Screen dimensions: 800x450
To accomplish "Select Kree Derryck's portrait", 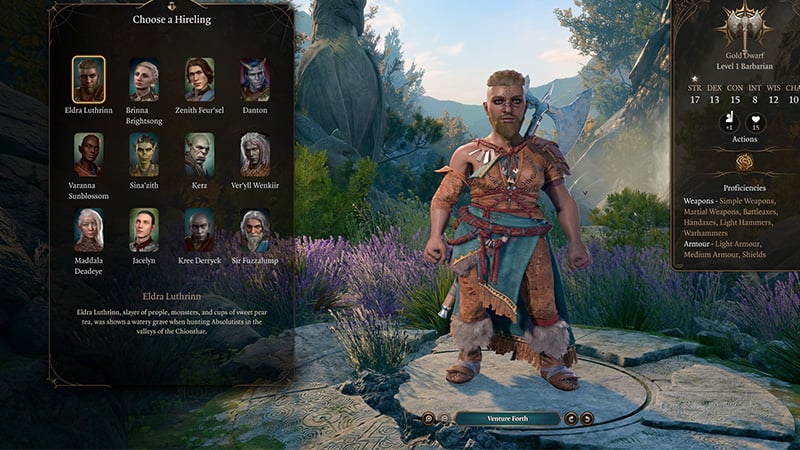I will click(x=199, y=229).
